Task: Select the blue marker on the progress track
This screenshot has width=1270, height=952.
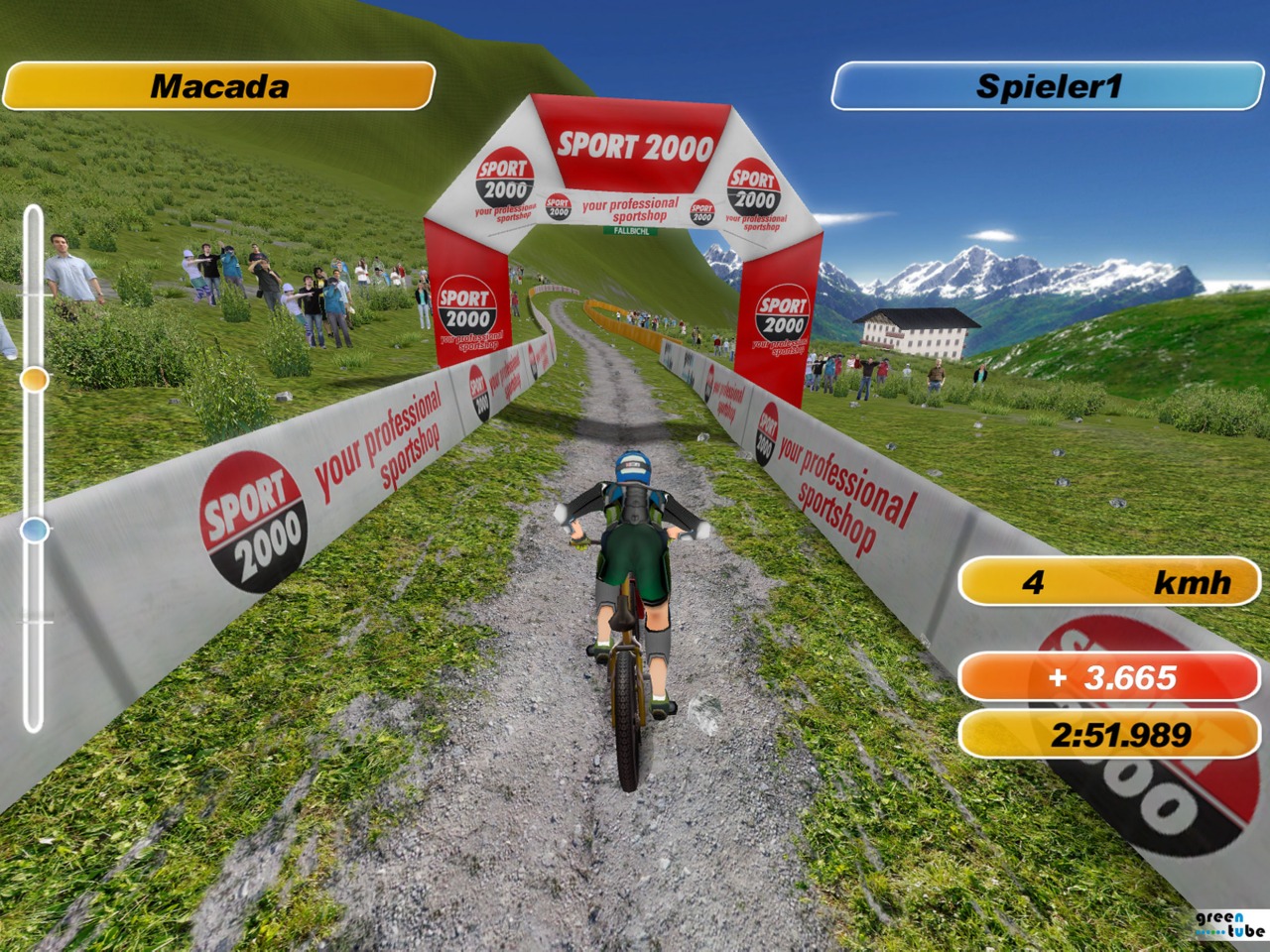Action: pos(35,530)
